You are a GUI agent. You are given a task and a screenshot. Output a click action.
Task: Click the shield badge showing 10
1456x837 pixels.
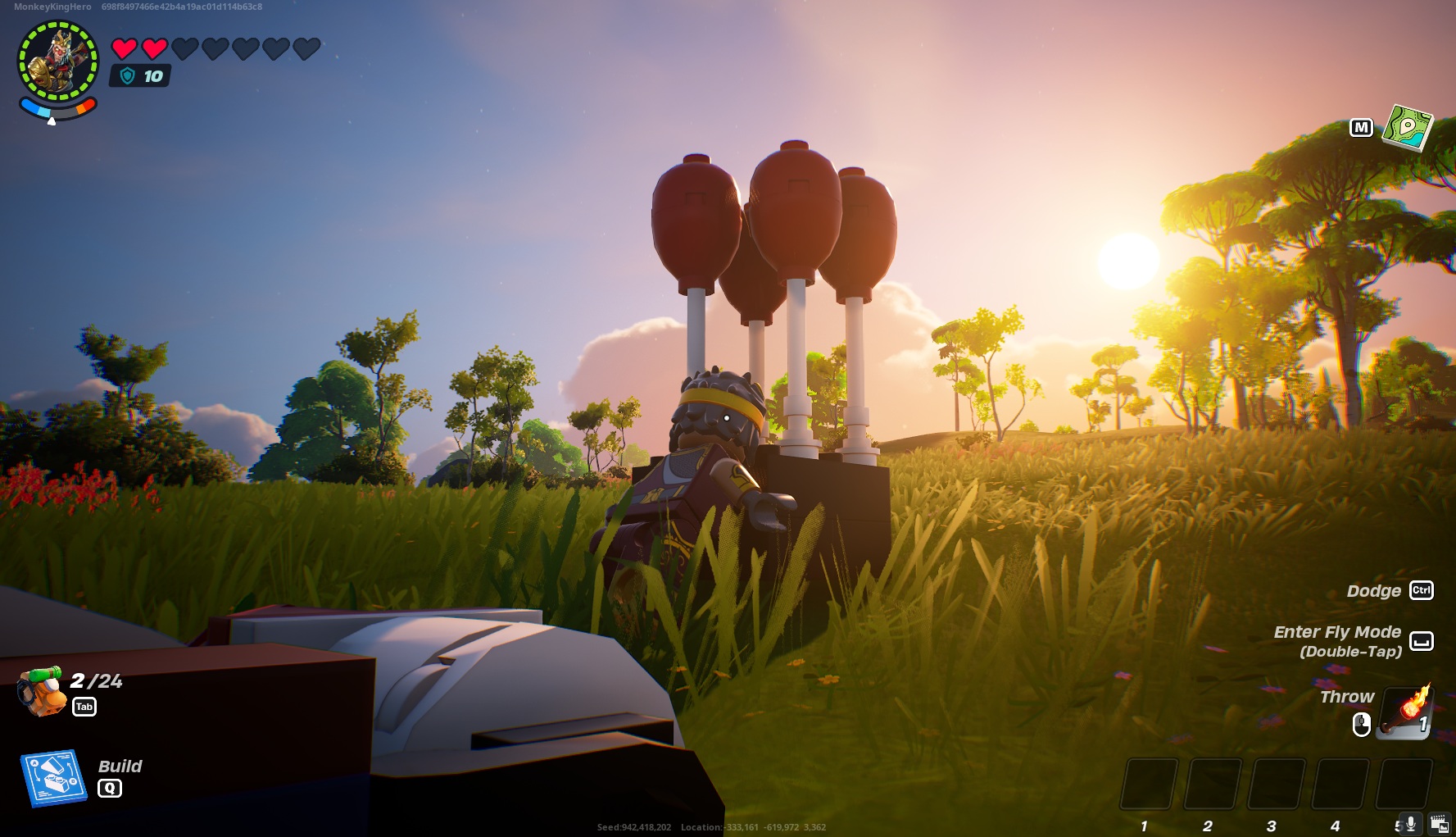point(139,76)
